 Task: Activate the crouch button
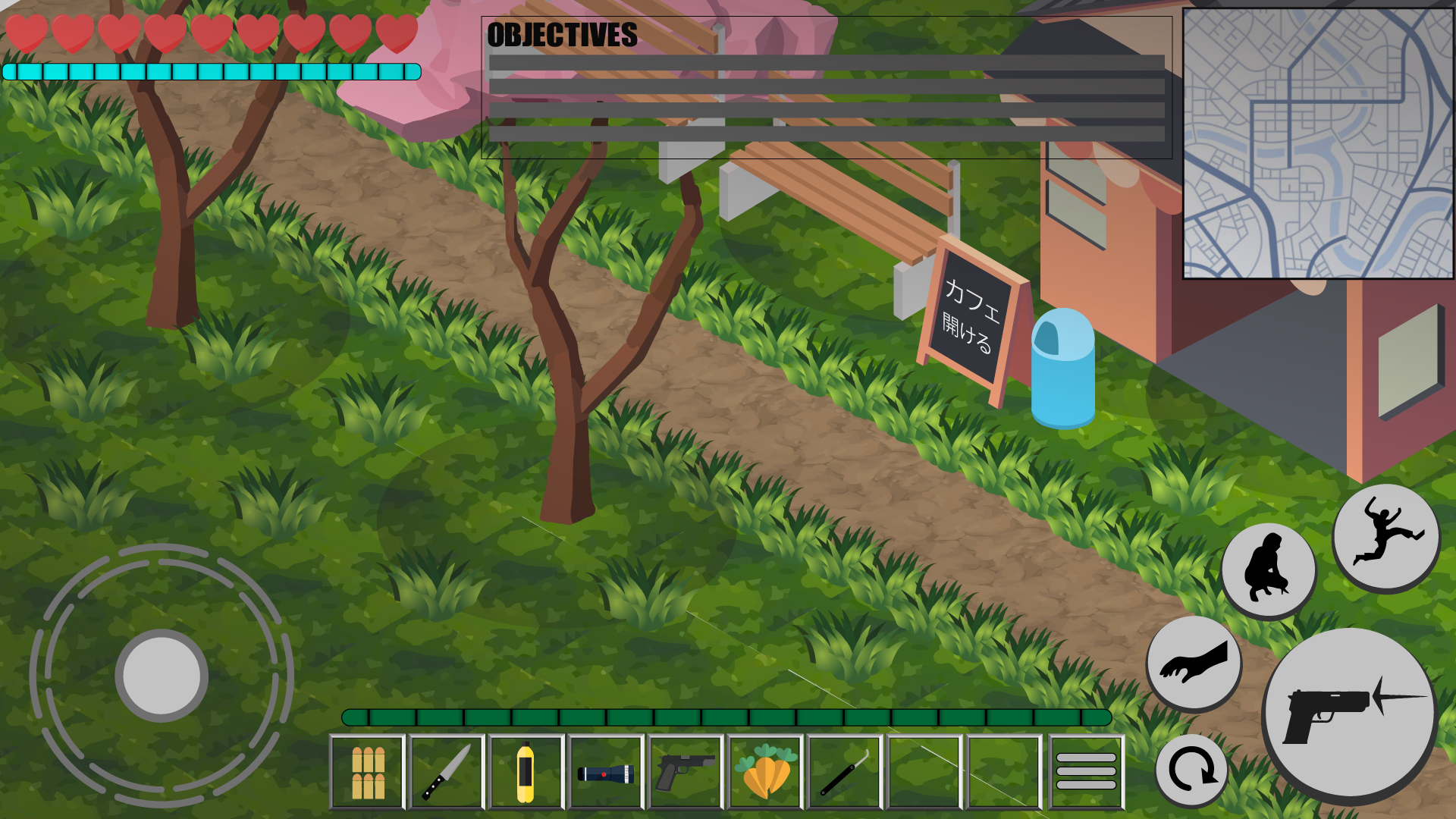[x=1268, y=570]
